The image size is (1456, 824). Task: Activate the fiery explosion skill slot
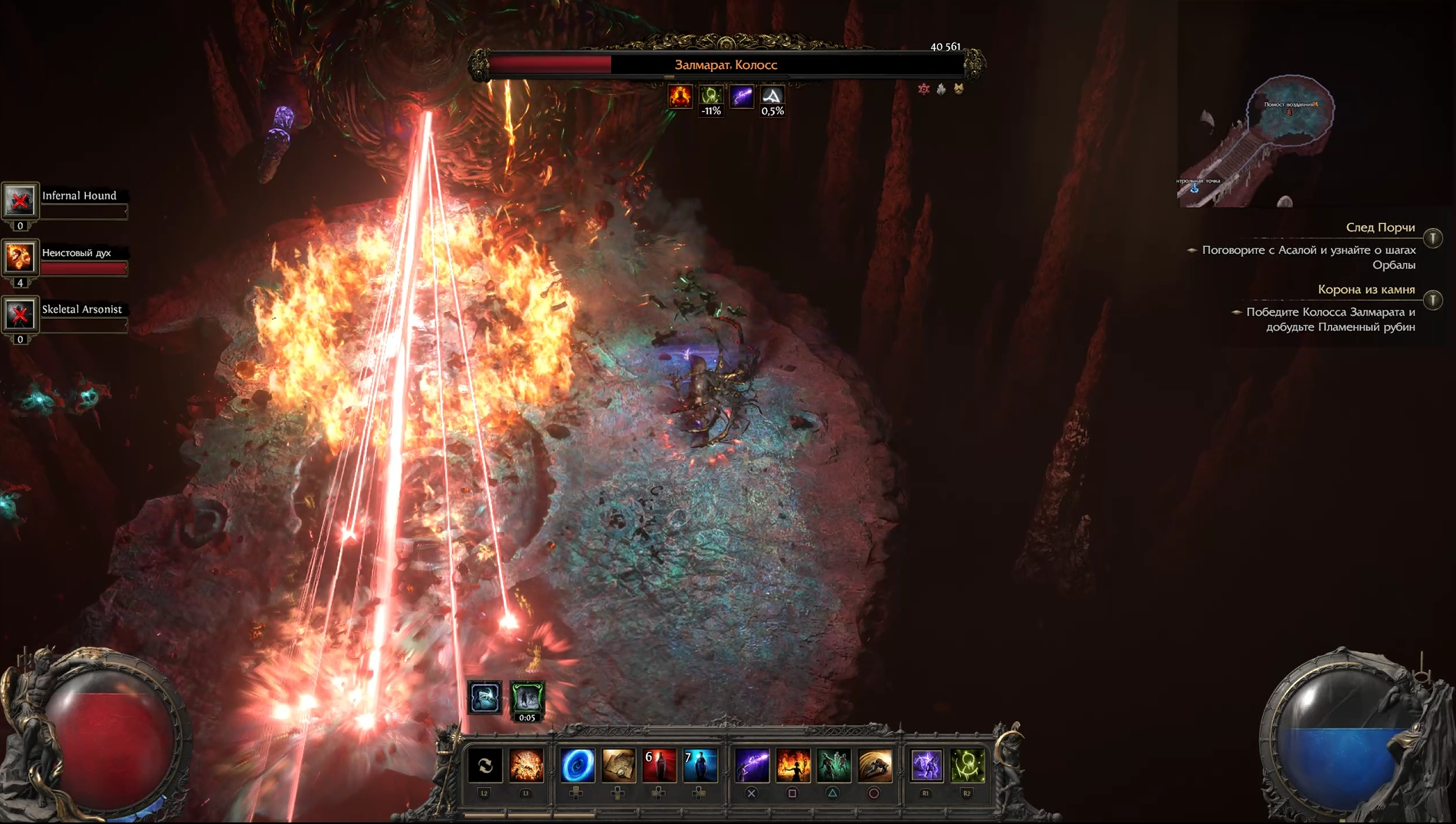526,765
